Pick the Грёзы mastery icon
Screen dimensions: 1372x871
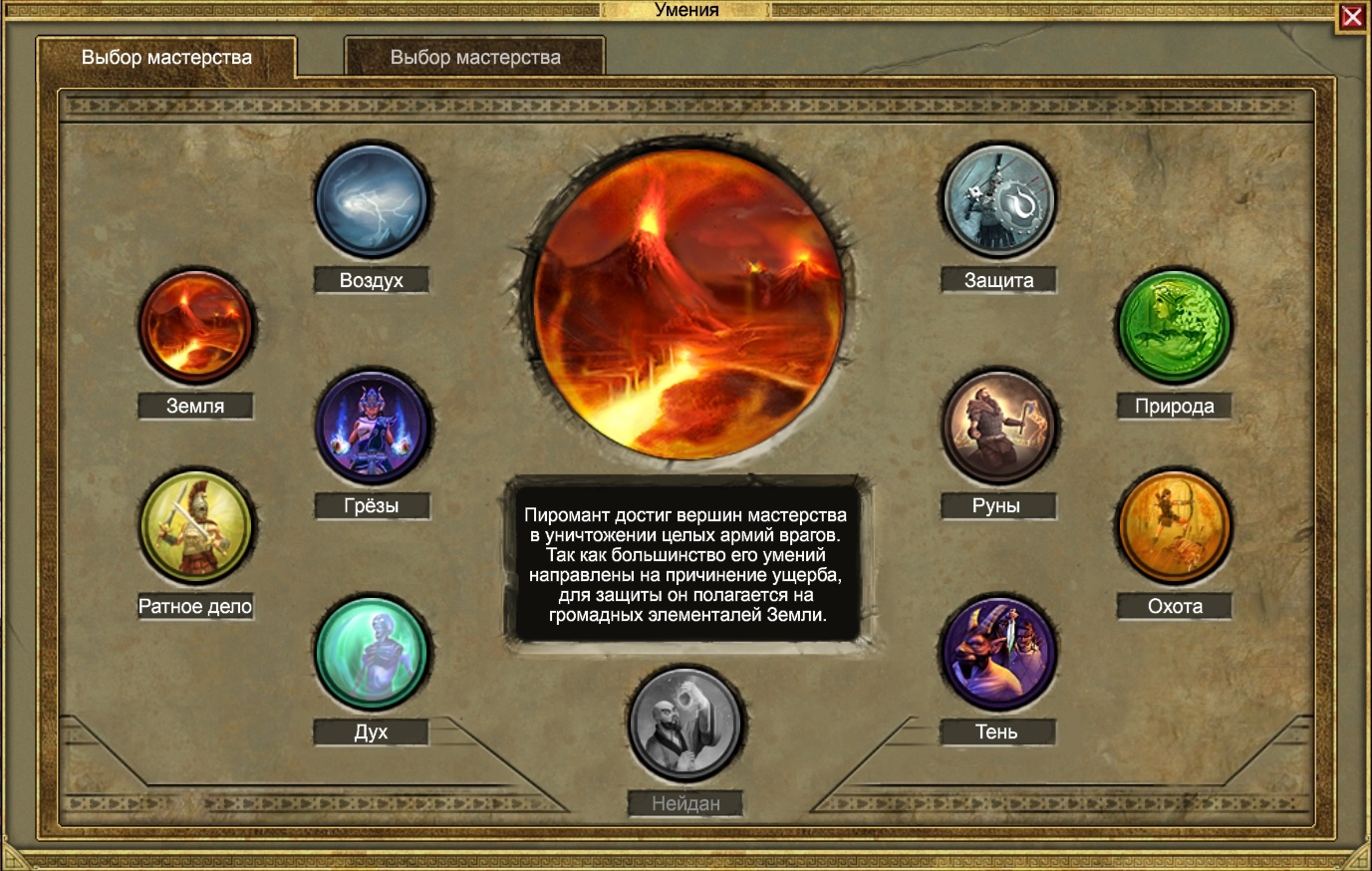point(372,429)
